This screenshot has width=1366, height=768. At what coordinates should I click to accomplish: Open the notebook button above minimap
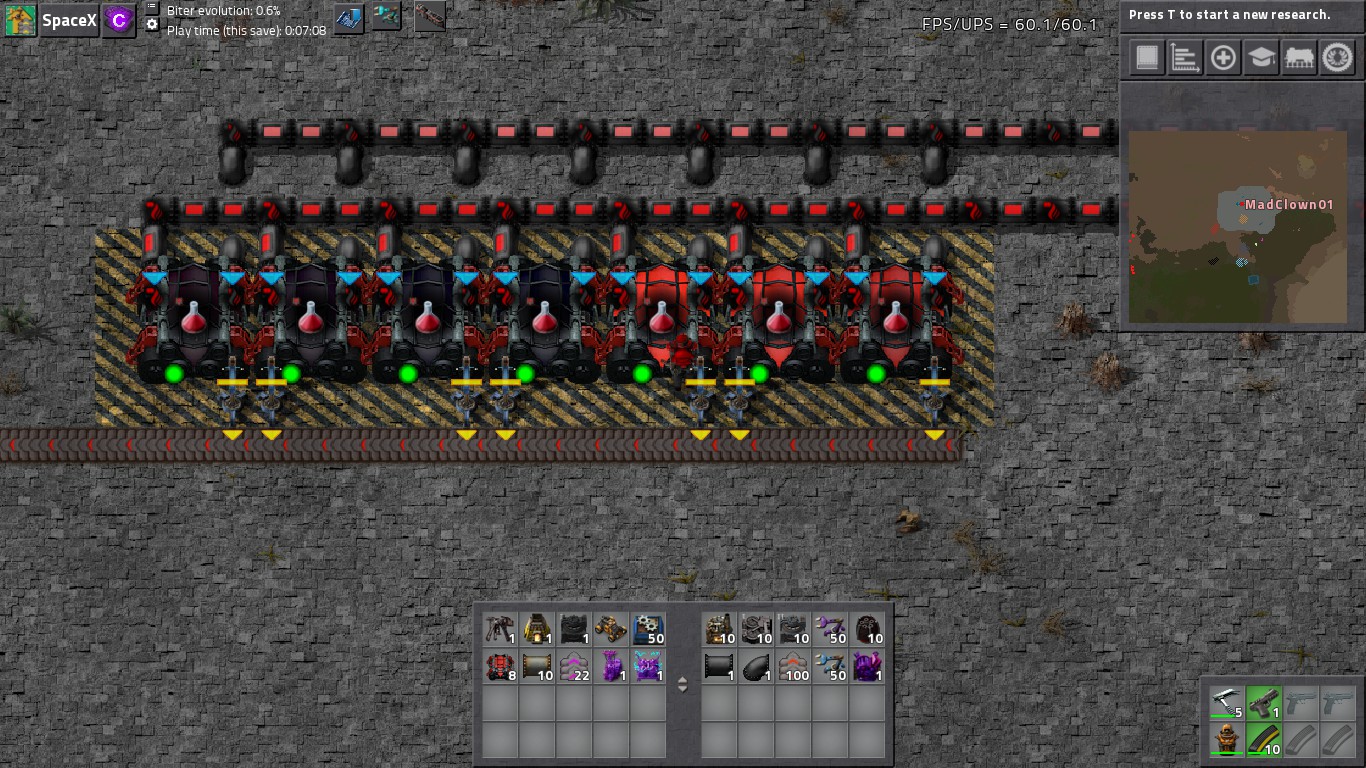[1146, 58]
